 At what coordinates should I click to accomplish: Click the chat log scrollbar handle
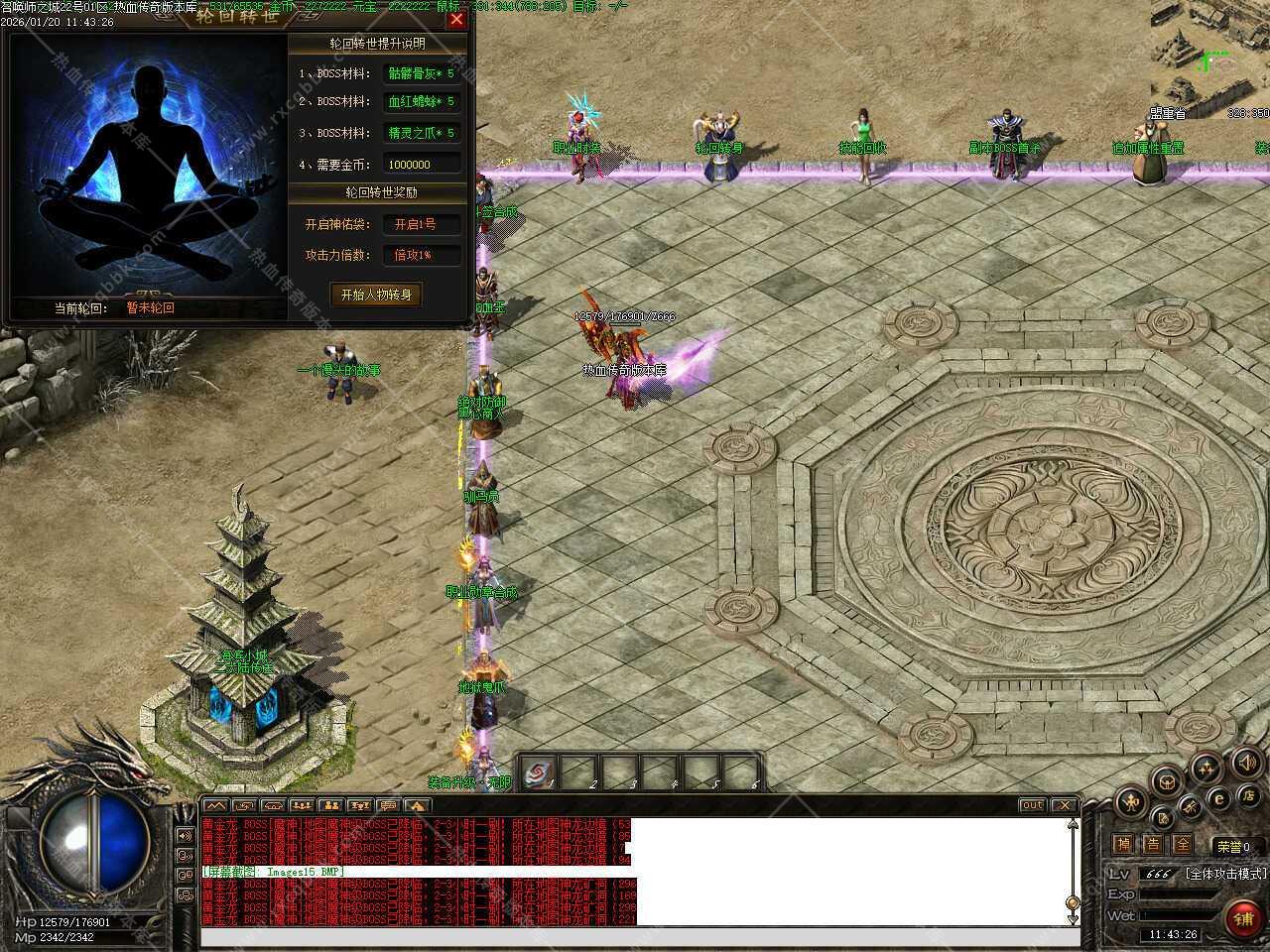tap(1072, 902)
